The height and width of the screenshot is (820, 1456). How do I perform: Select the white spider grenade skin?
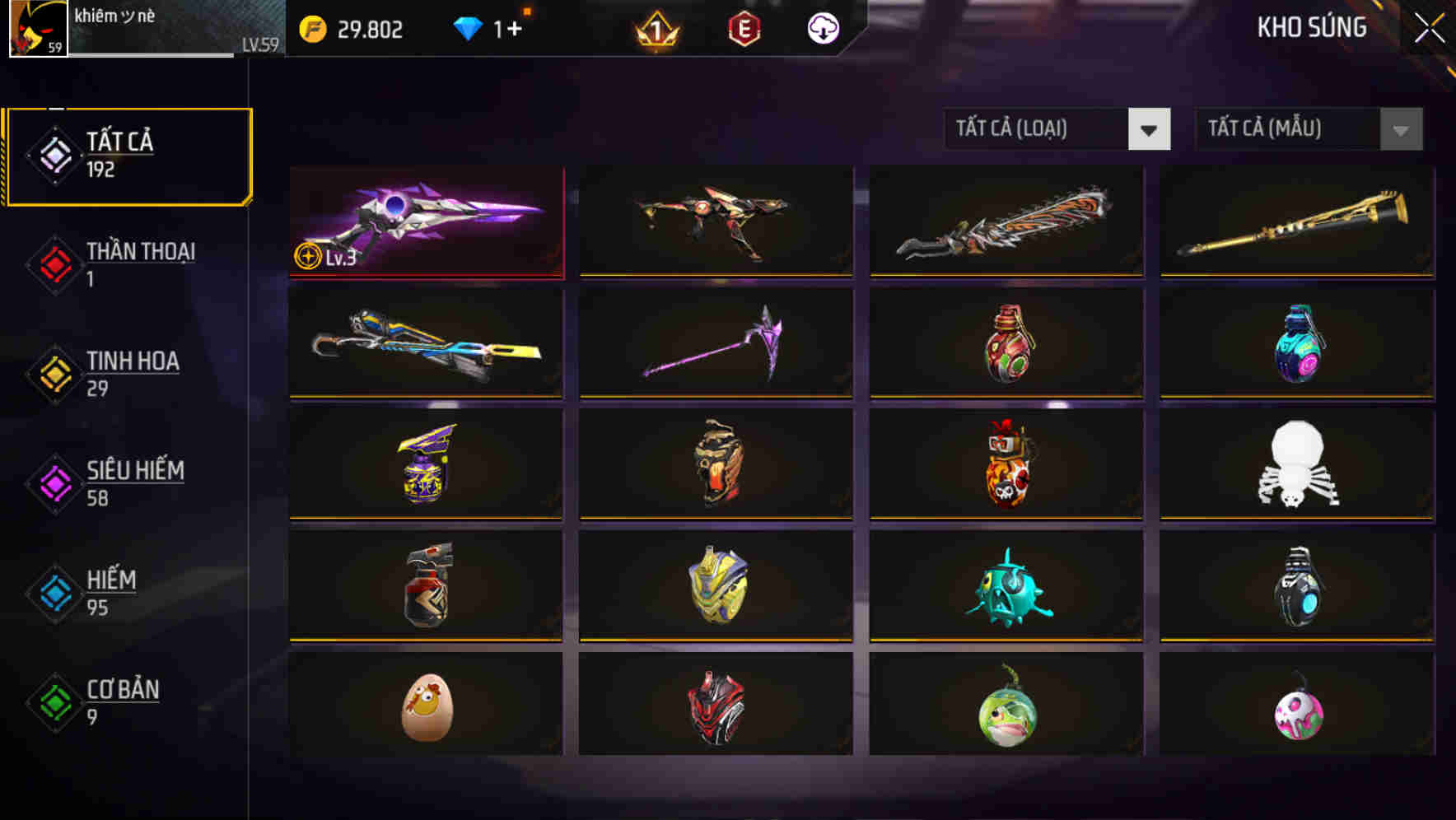pos(1296,464)
